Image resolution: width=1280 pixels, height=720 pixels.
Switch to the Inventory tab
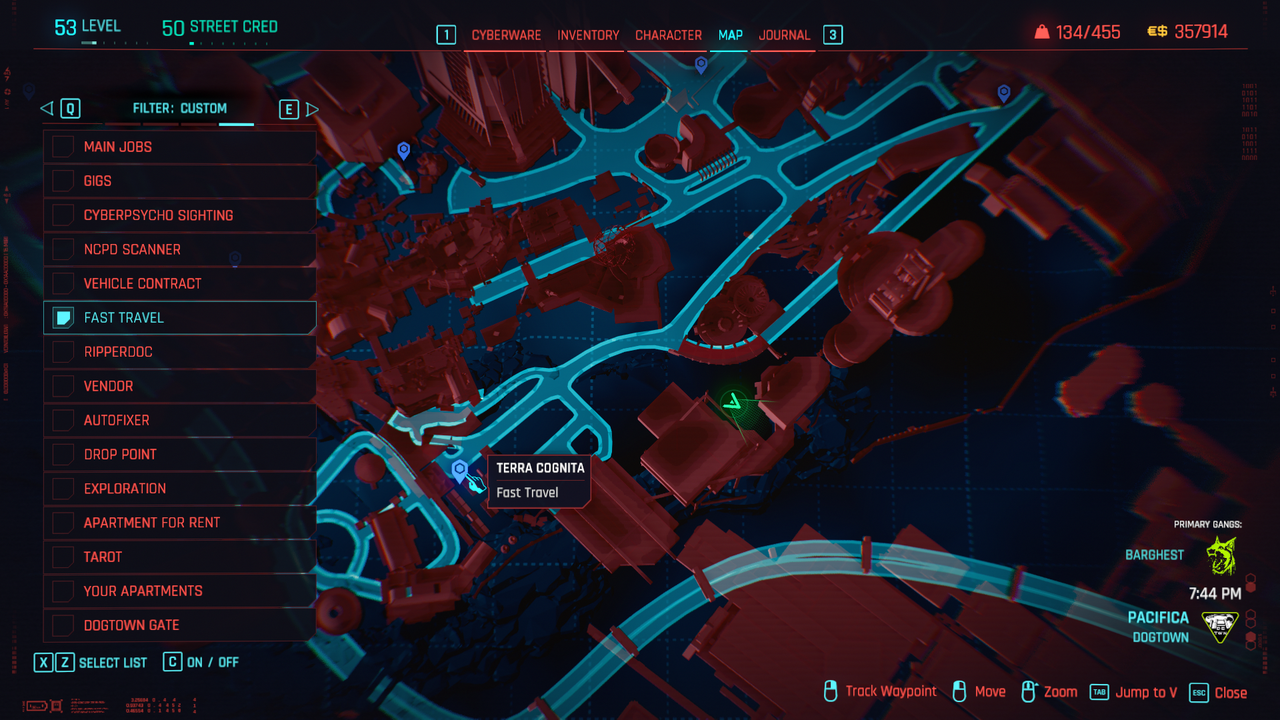coord(588,35)
